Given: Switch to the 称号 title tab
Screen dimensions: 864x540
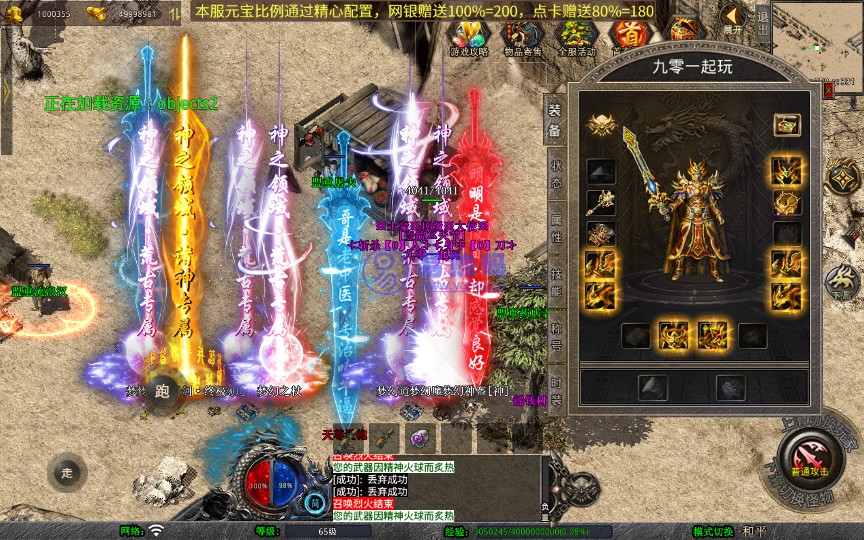Looking at the screenshot, I should [x=556, y=335].
